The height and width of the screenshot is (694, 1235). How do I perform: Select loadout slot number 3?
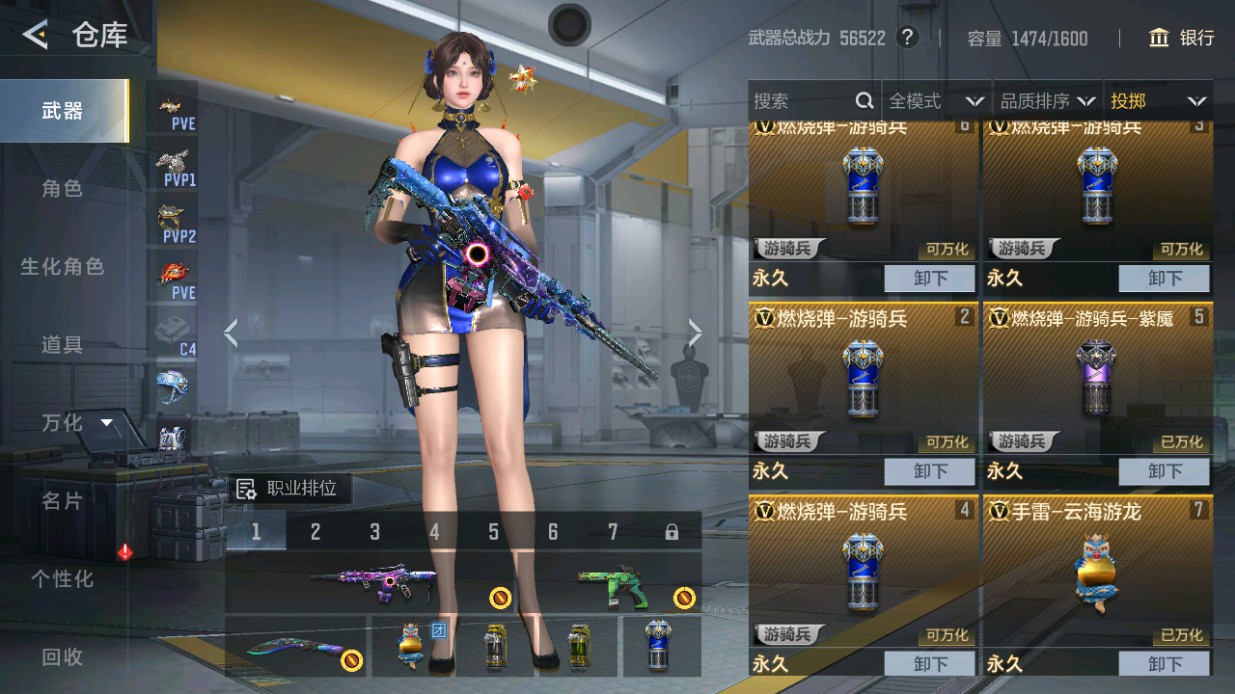375,532
